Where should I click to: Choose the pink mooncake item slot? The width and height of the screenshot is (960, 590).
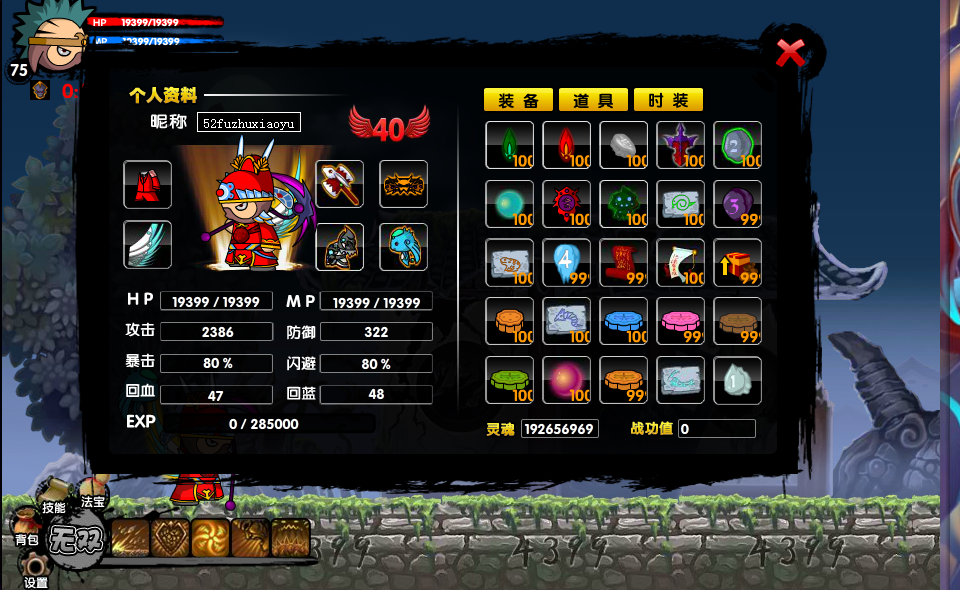680,321
